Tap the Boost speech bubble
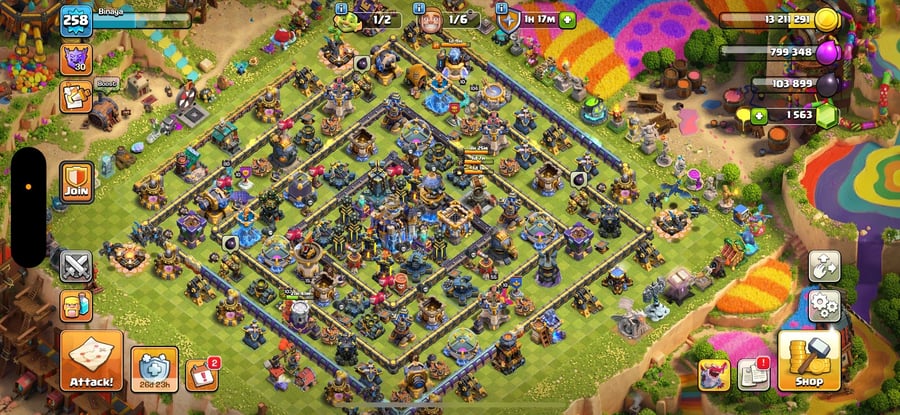 point(105,83)
